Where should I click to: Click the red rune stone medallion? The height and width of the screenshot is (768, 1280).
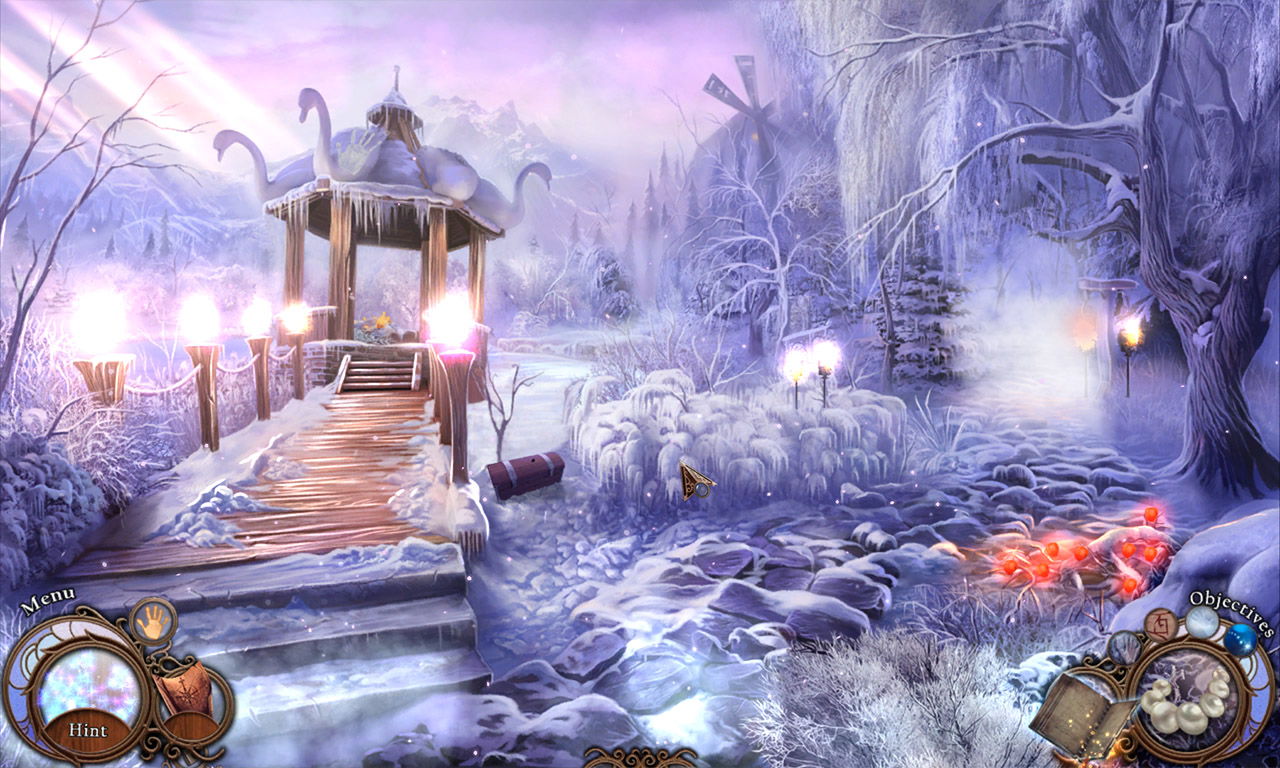[x=1160, y=625]
